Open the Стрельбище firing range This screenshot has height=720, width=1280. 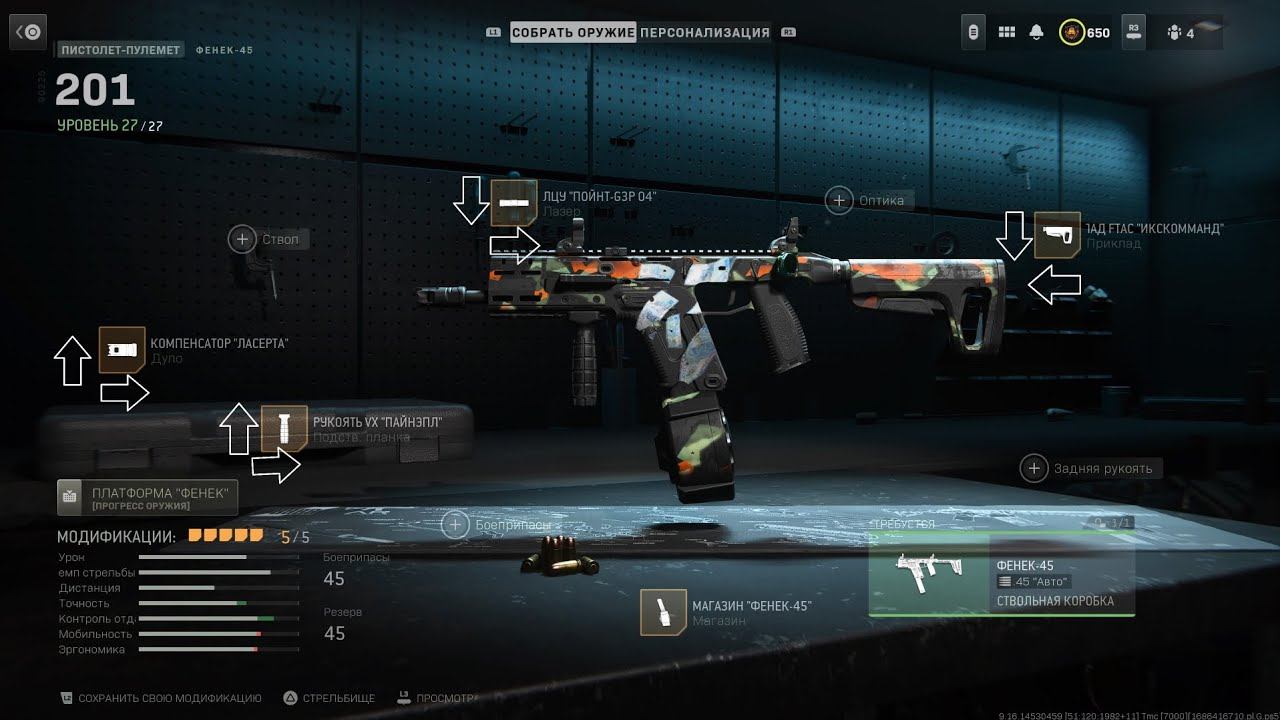click(329, 698)
